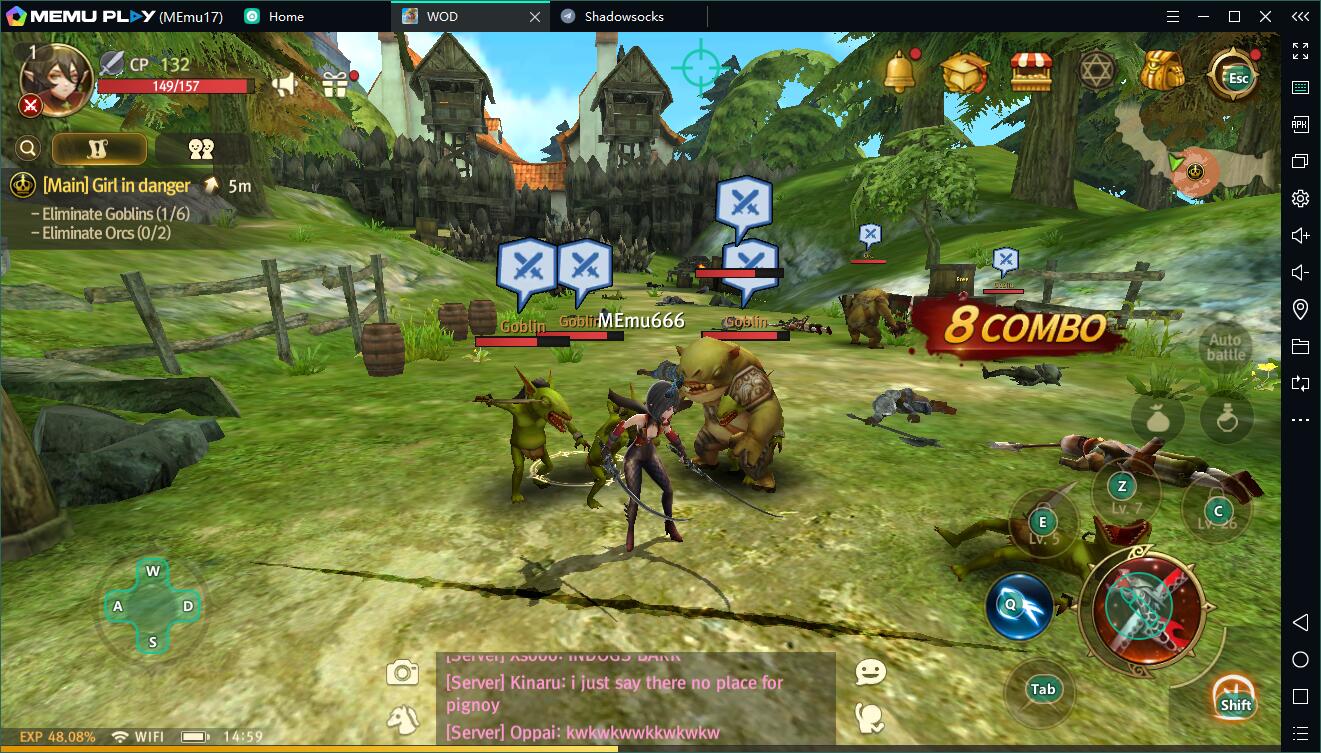The width and height of the screenshot is (1321, 753).
Task: Click the megaphone announcement icon
Action: [x=285, y=85]
